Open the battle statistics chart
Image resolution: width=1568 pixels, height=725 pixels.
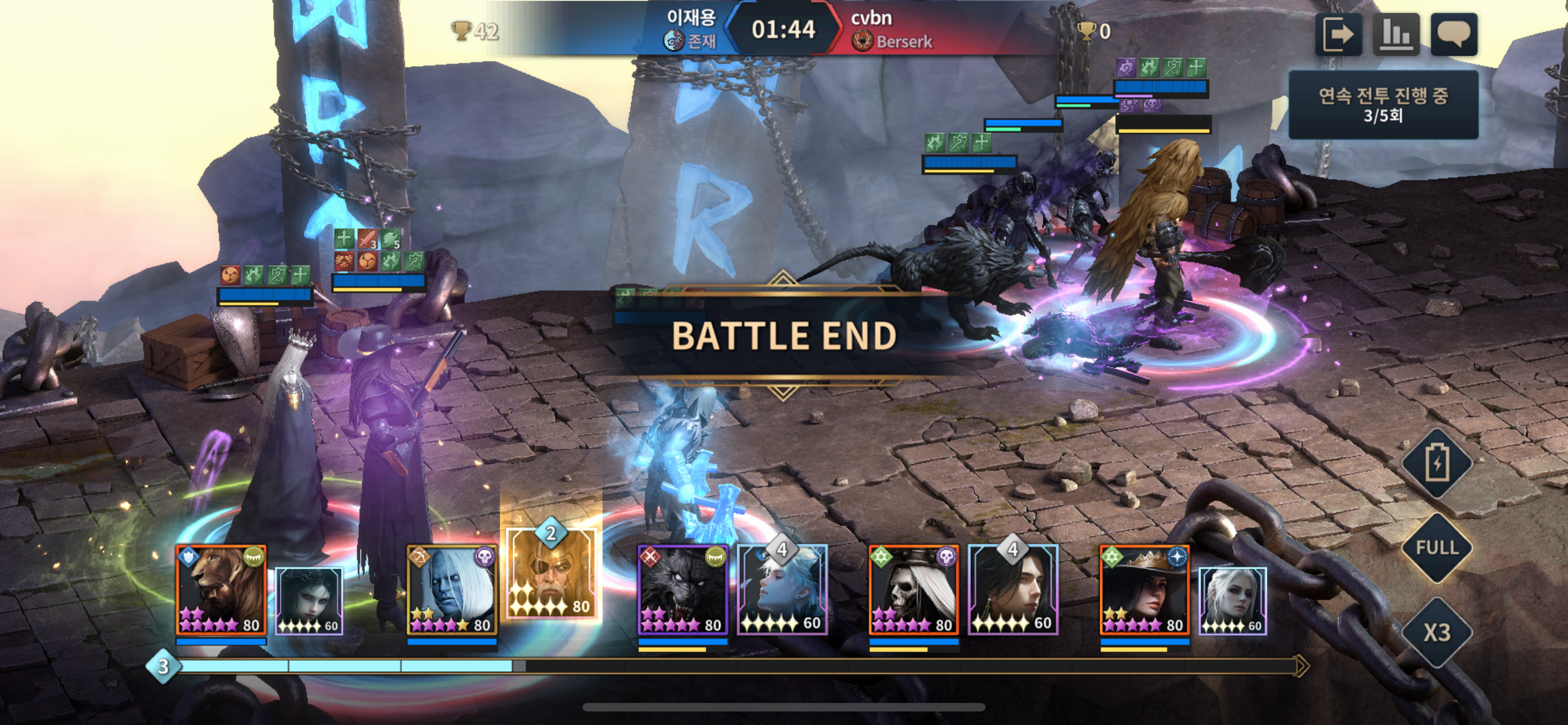(x=1396, y=34)
